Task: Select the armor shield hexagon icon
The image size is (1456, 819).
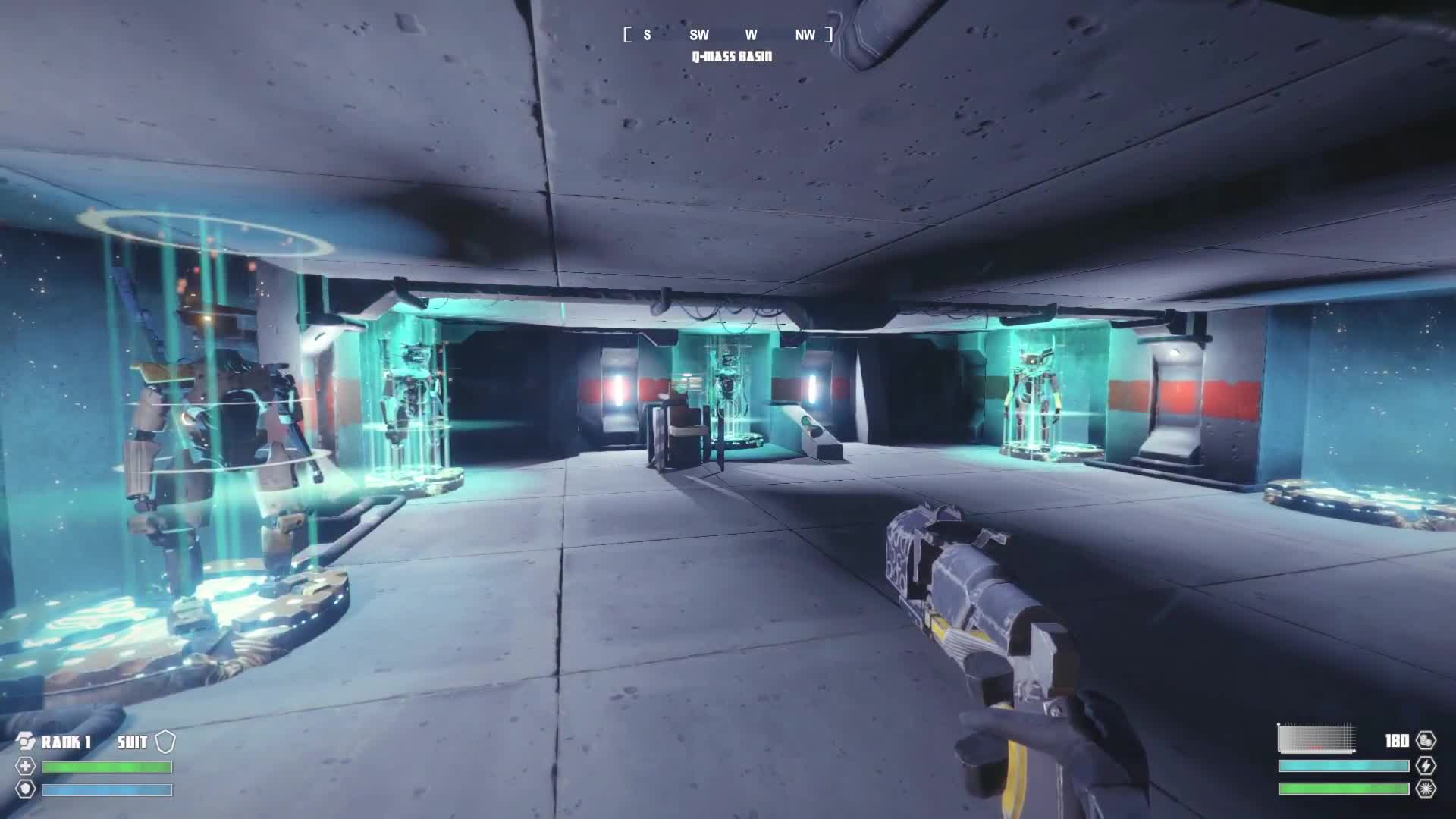Action: point(26,789)
